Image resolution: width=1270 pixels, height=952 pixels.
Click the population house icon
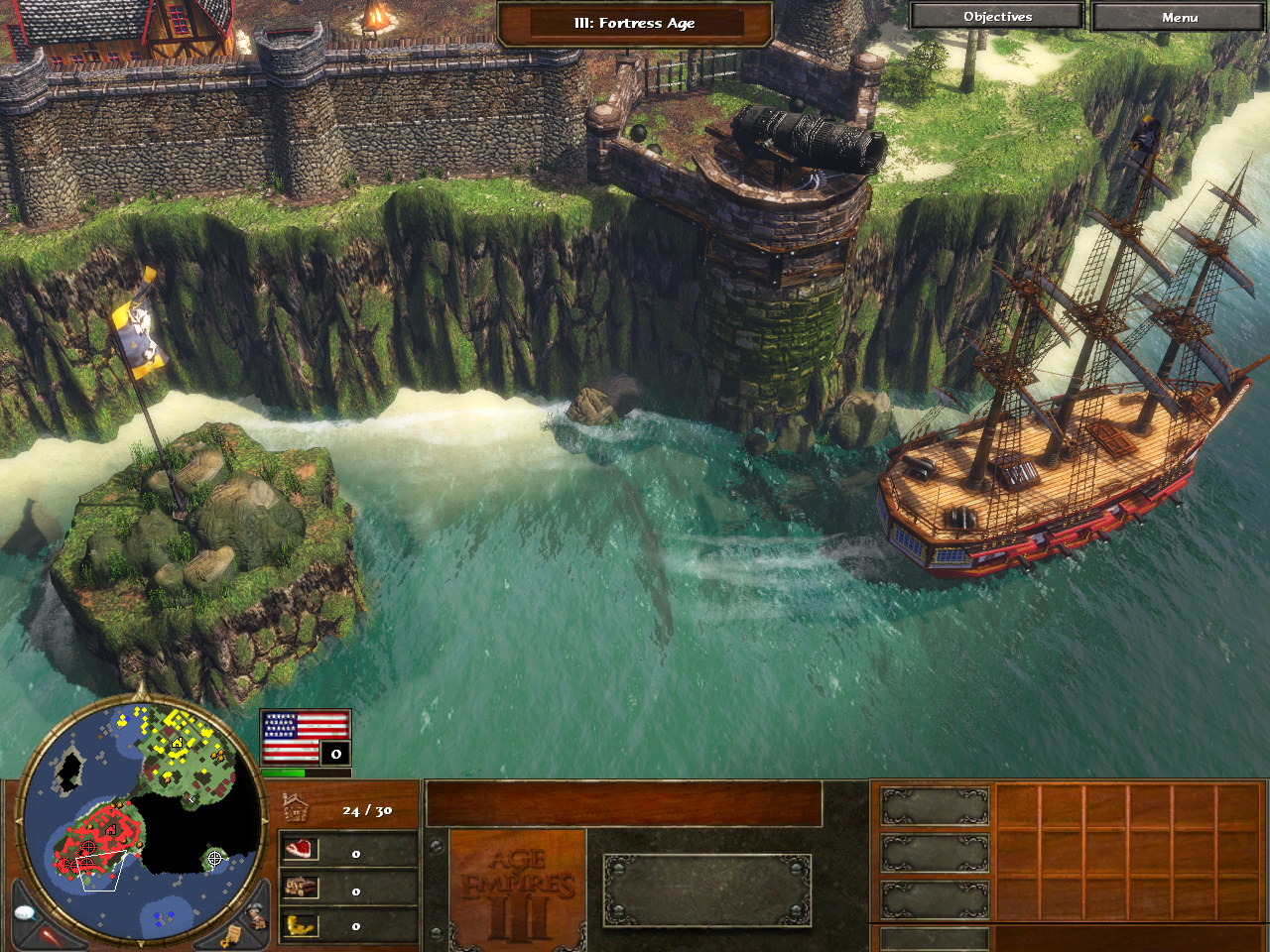coord(296,808)
